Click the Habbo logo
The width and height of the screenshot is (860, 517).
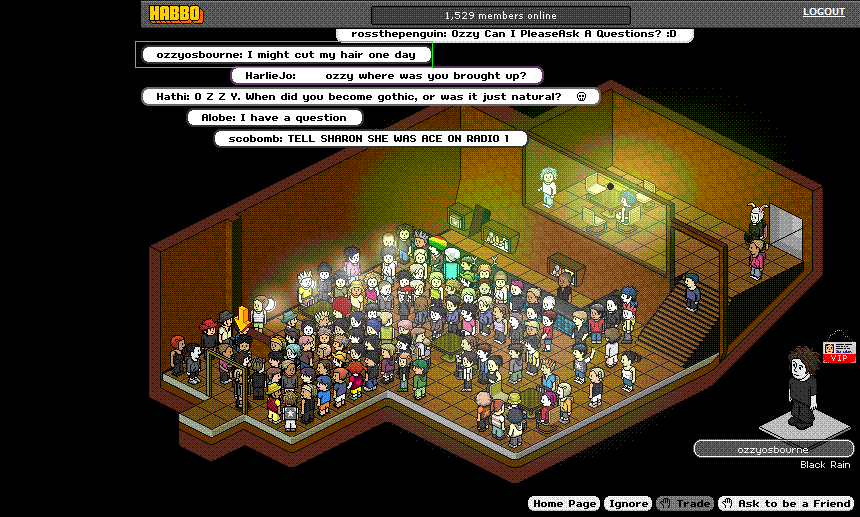(175, 14)
